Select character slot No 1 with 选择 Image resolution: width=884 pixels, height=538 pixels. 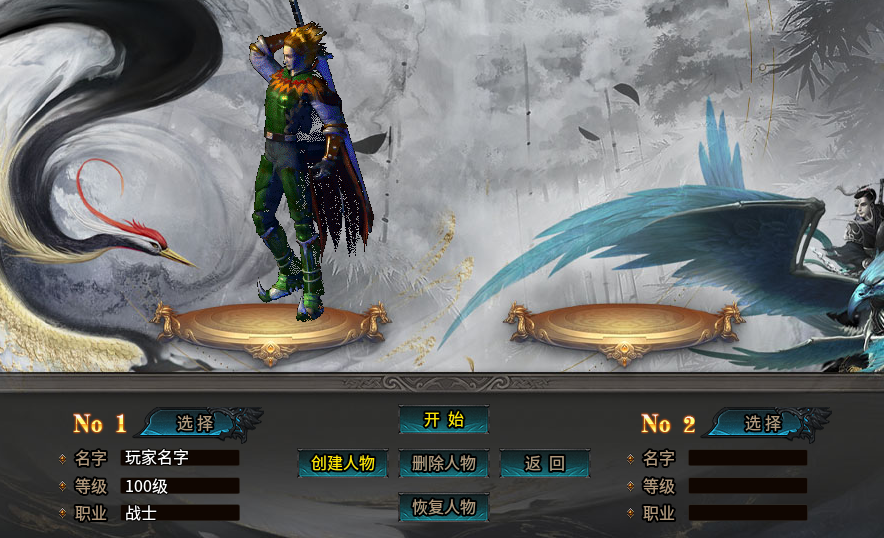(x=195, y=423)
